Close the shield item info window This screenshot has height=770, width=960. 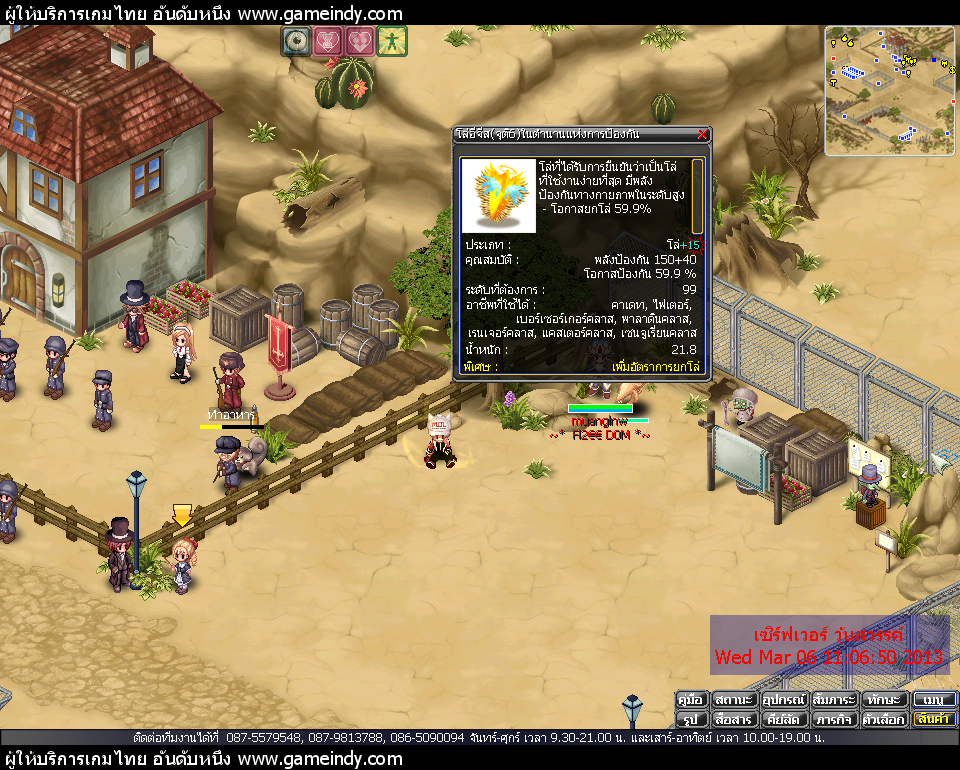[x=702, y=135]
